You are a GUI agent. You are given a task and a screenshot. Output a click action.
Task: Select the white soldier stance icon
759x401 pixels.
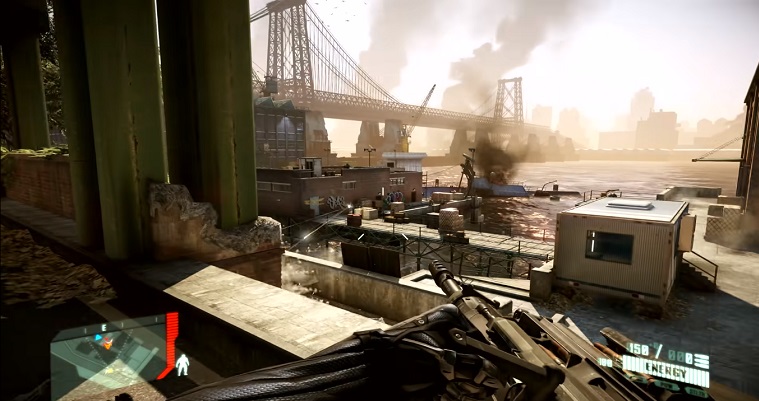(x=182, y=365)
